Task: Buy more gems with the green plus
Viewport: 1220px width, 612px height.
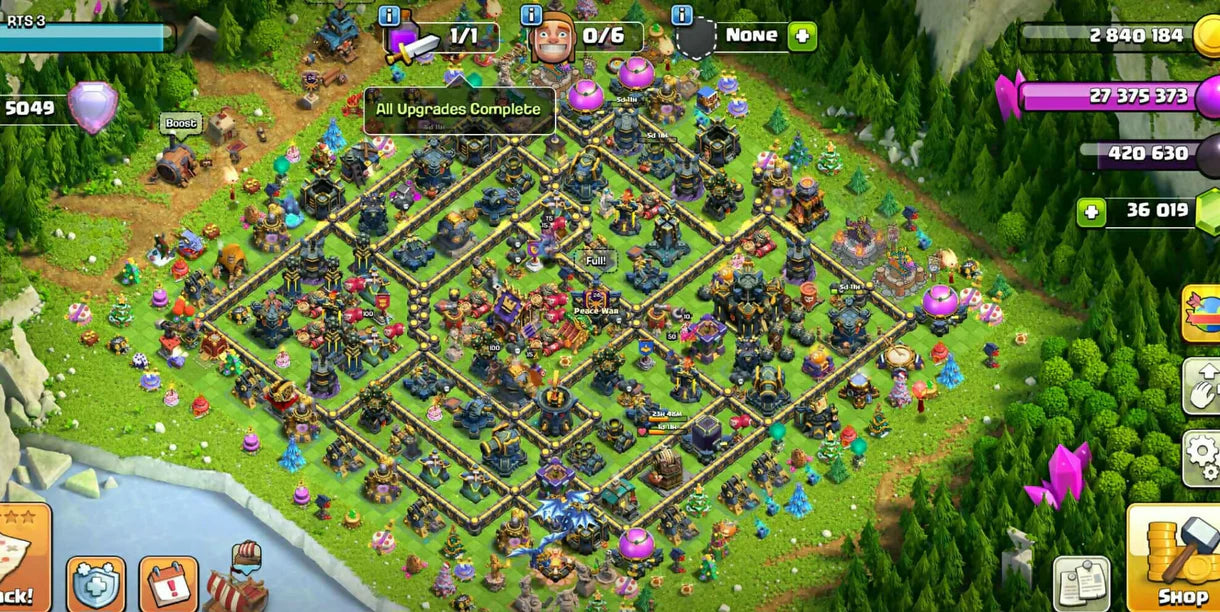Action: point(1091,211)
